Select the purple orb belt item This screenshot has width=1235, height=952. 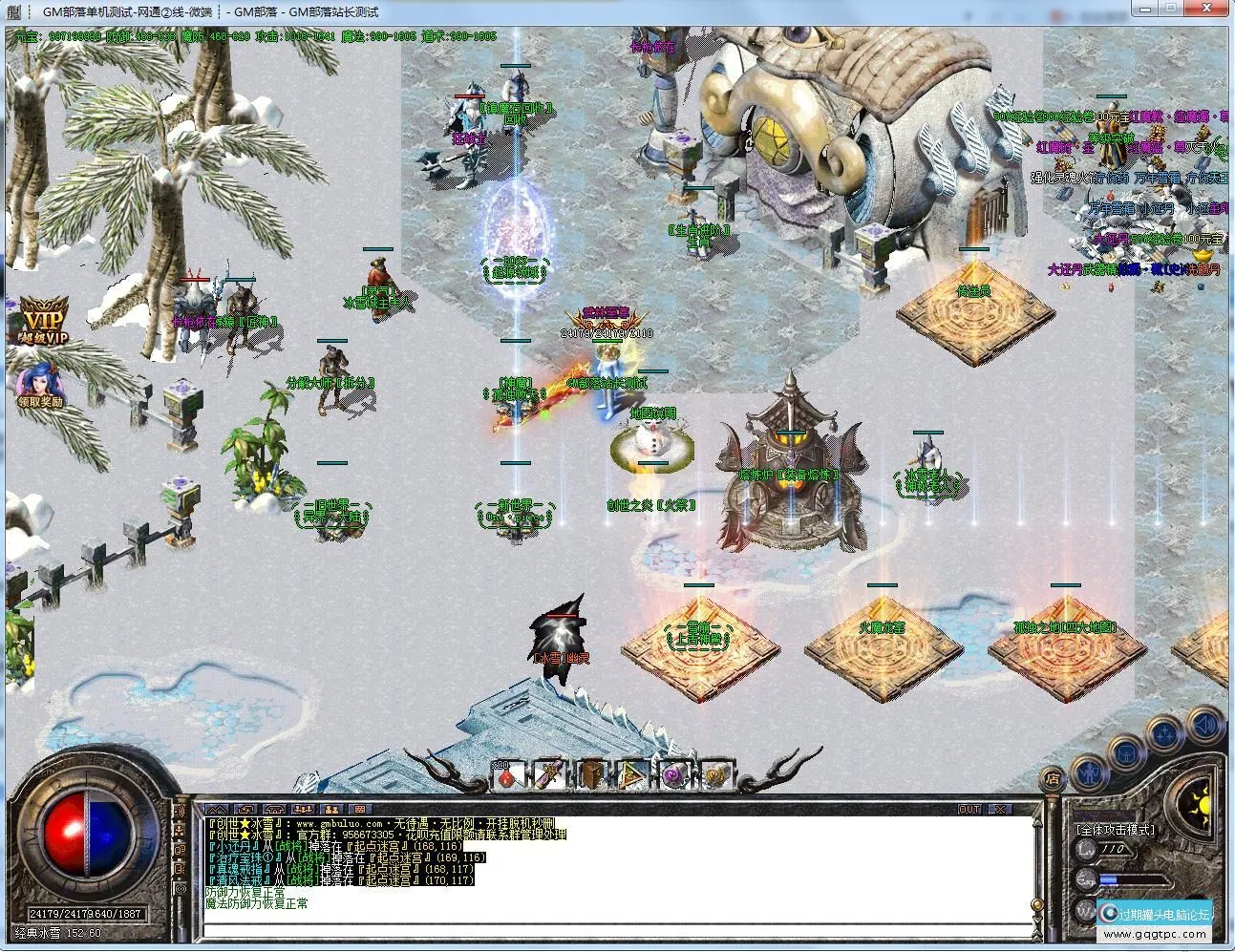[675, 778]
